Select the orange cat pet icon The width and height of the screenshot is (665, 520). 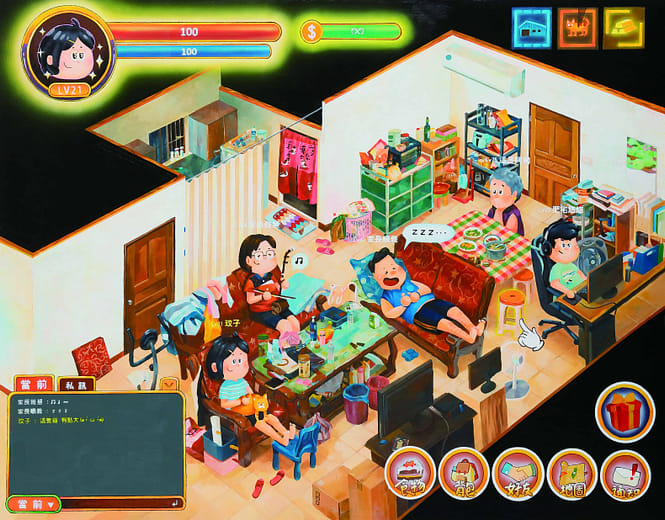click(577, 28)
